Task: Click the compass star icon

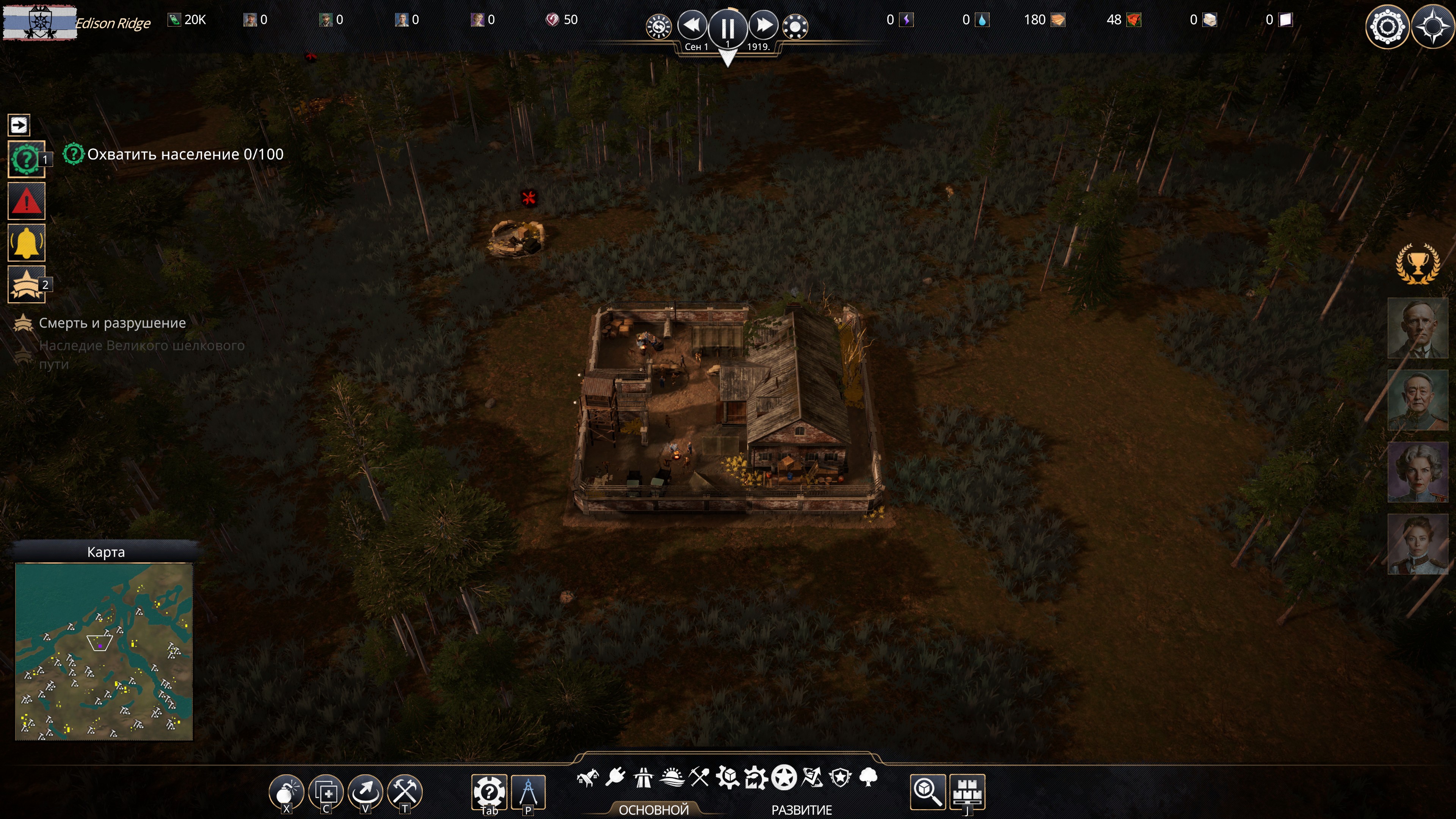Action: 1433,27
